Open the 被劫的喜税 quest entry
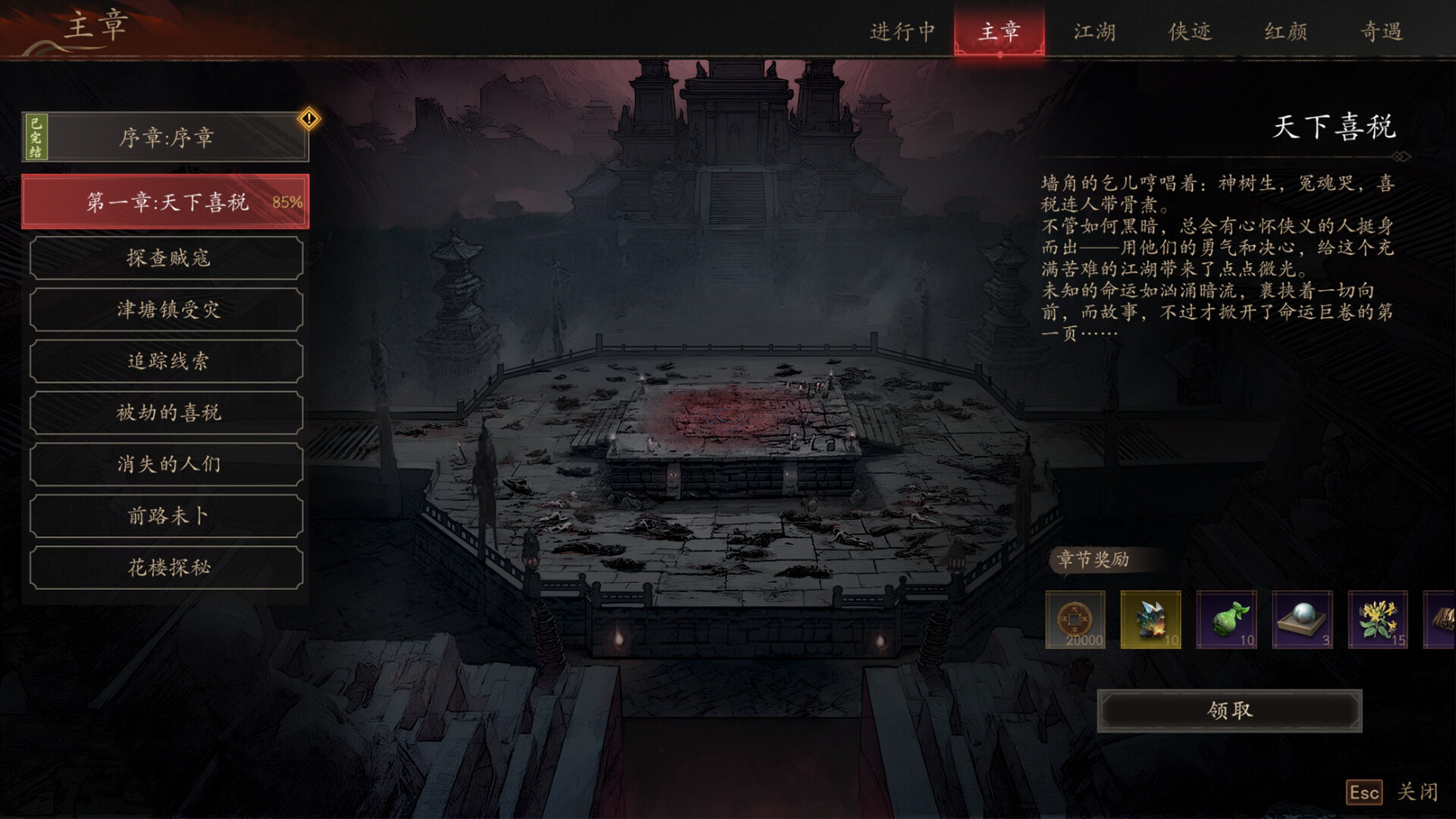 pos(167,413)
